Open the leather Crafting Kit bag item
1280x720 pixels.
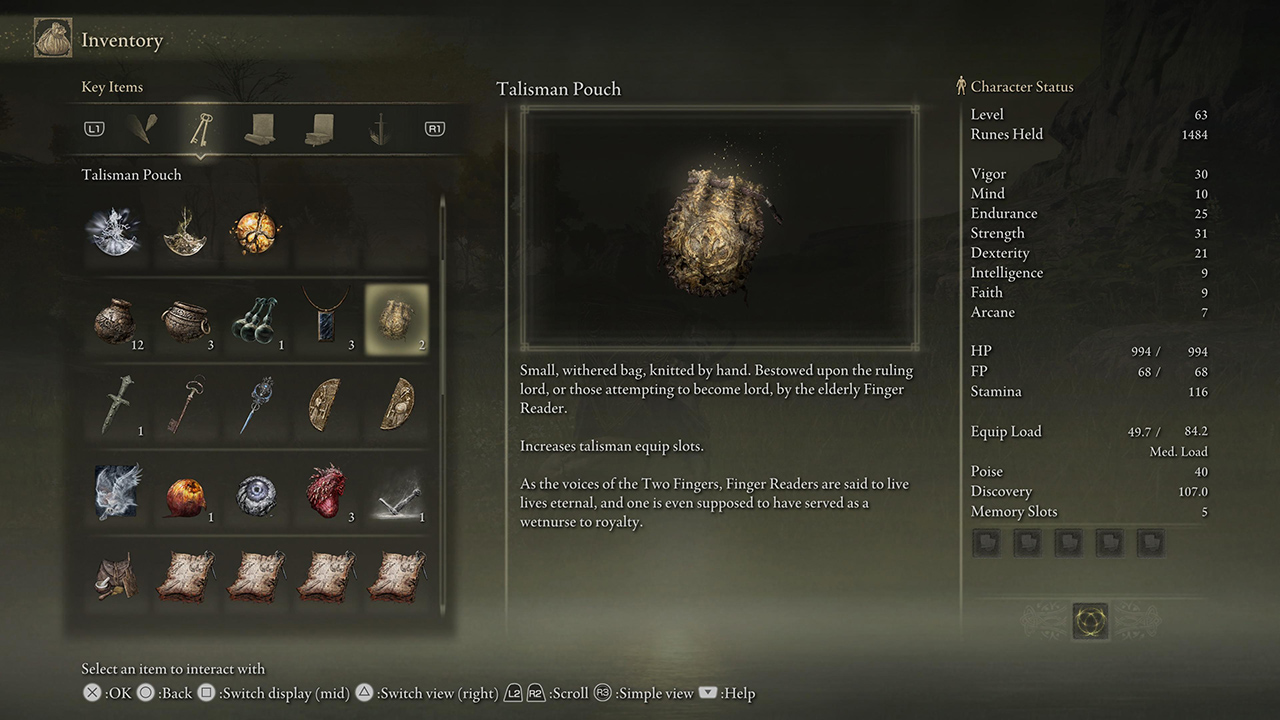point(117,577)
